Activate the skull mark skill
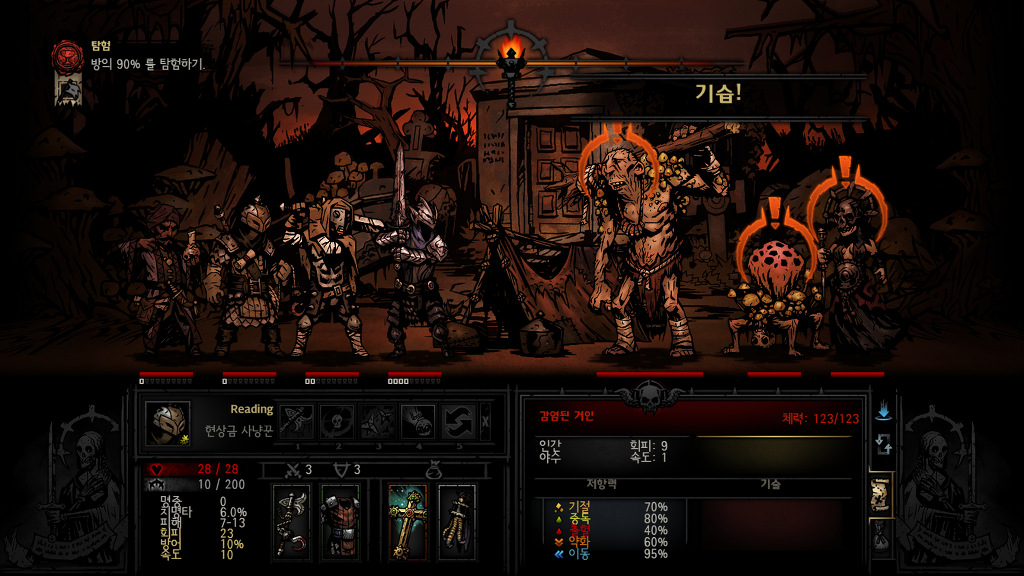 (337, 422)
